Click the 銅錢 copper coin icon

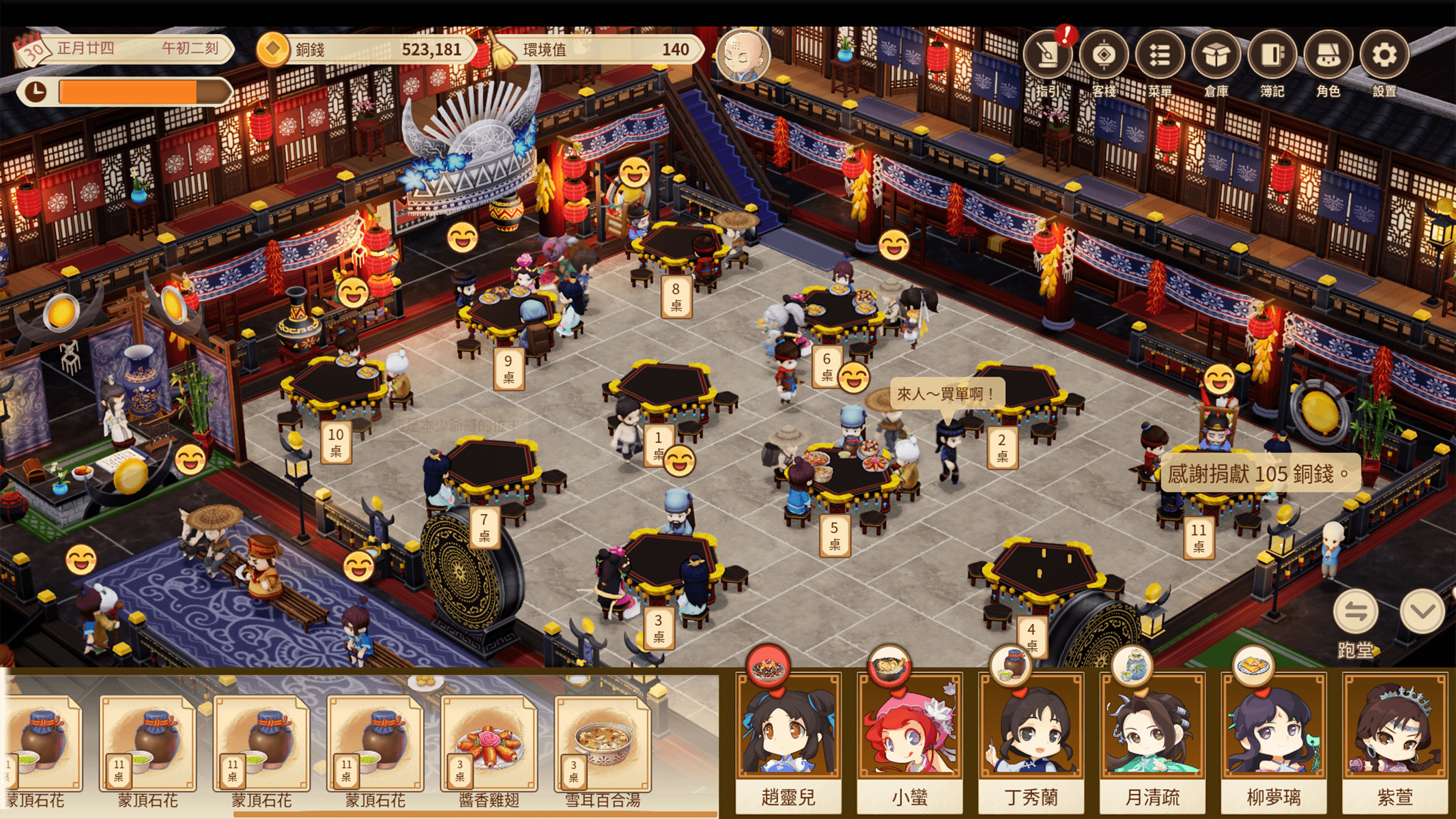272,49
